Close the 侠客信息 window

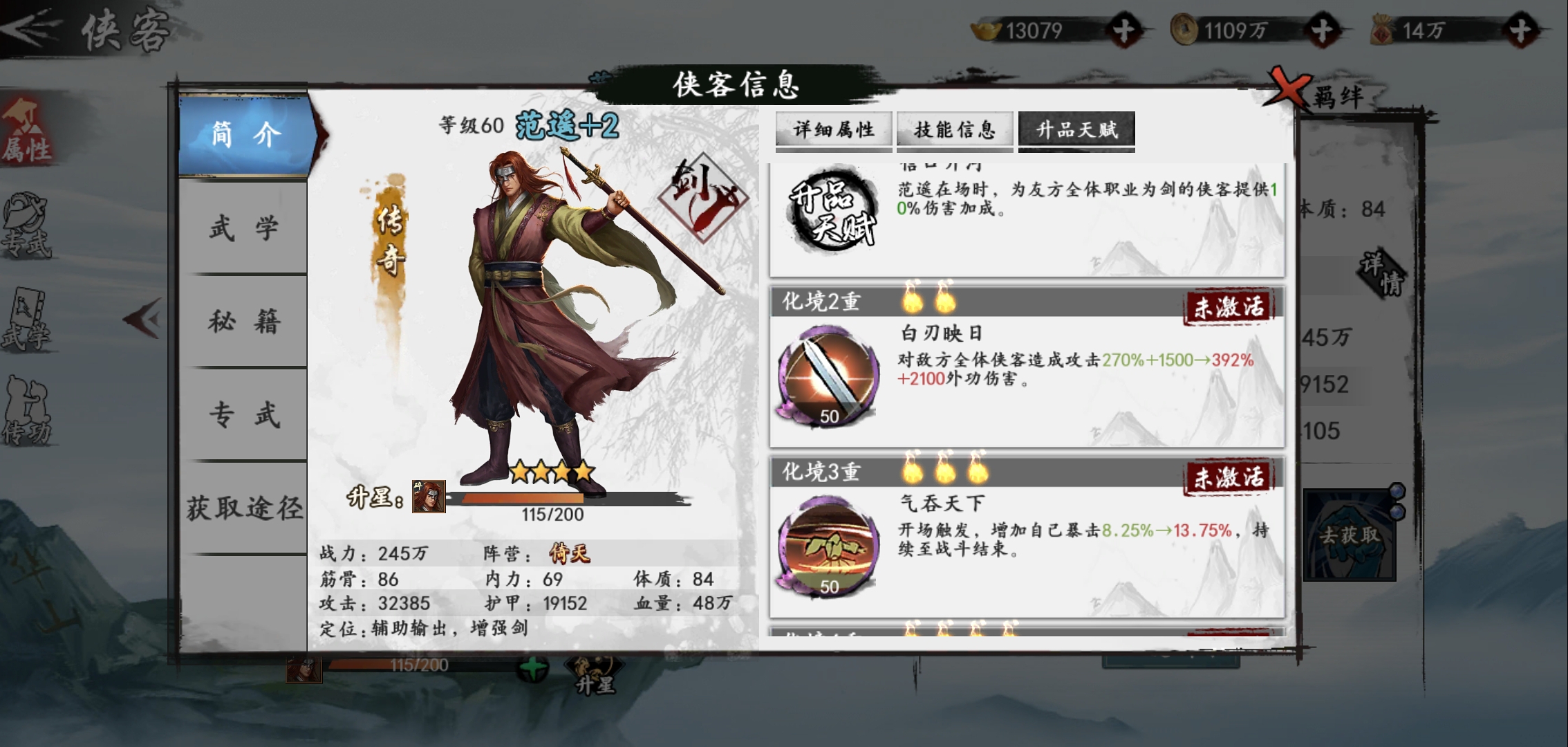pos(1285,88)
